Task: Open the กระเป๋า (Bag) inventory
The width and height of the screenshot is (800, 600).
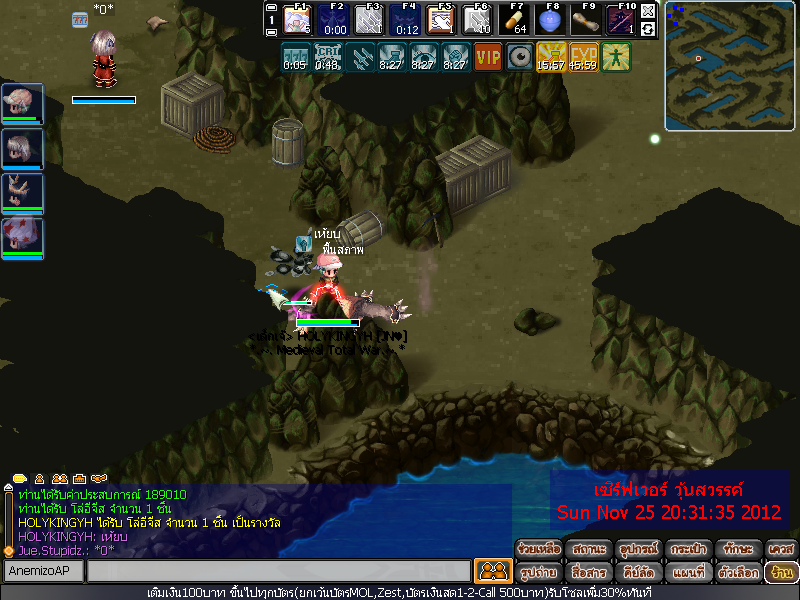Action: click(x=688, y=549)
